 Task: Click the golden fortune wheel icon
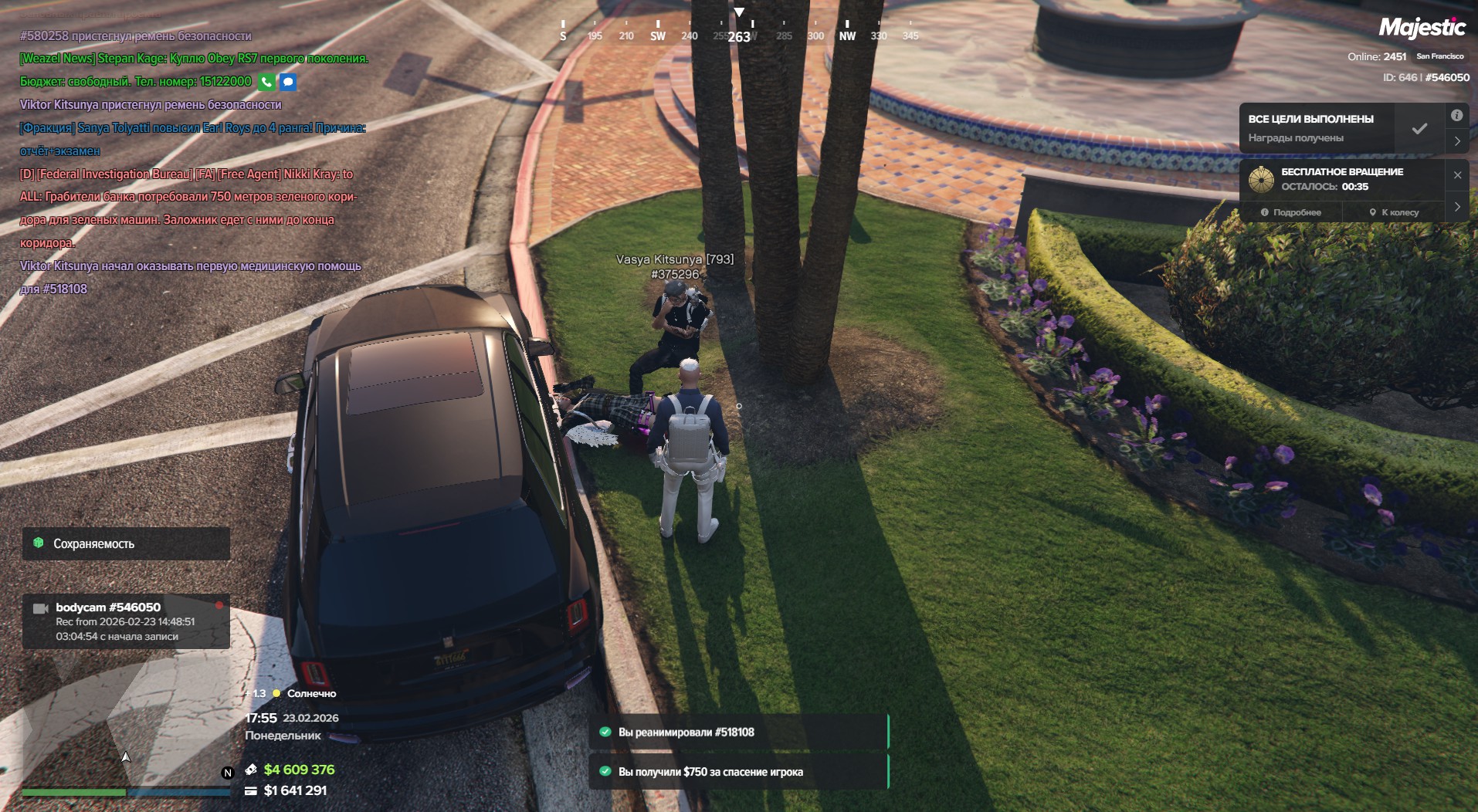coord(1261,179)
